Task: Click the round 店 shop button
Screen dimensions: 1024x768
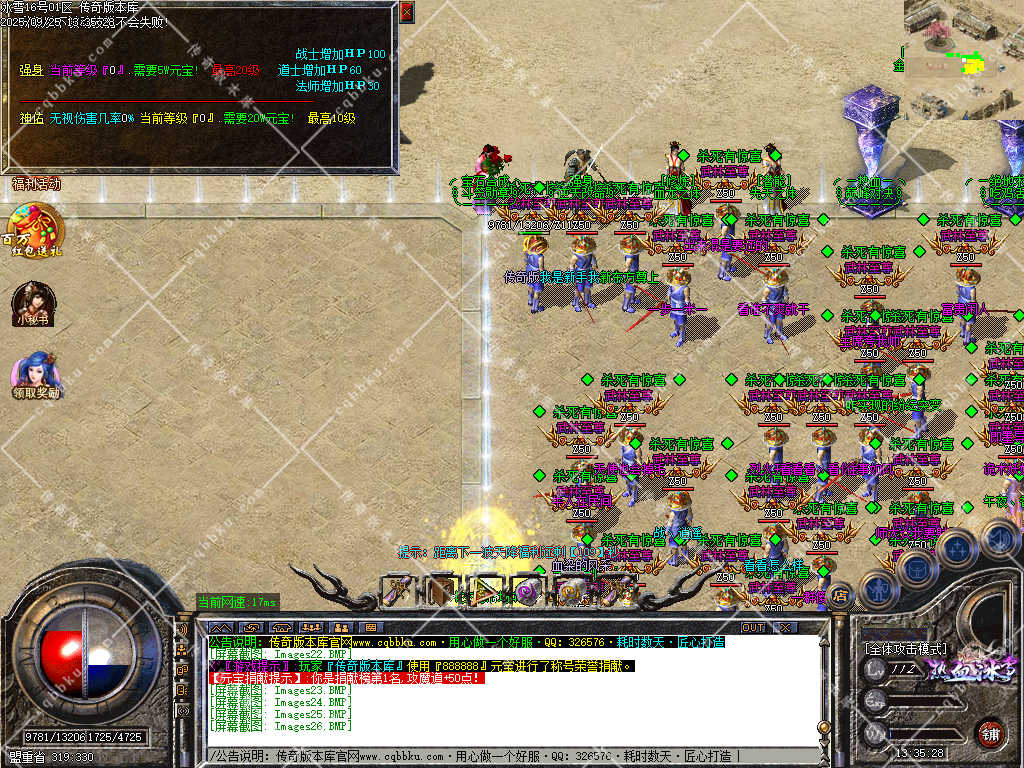Action: point(841,595)
